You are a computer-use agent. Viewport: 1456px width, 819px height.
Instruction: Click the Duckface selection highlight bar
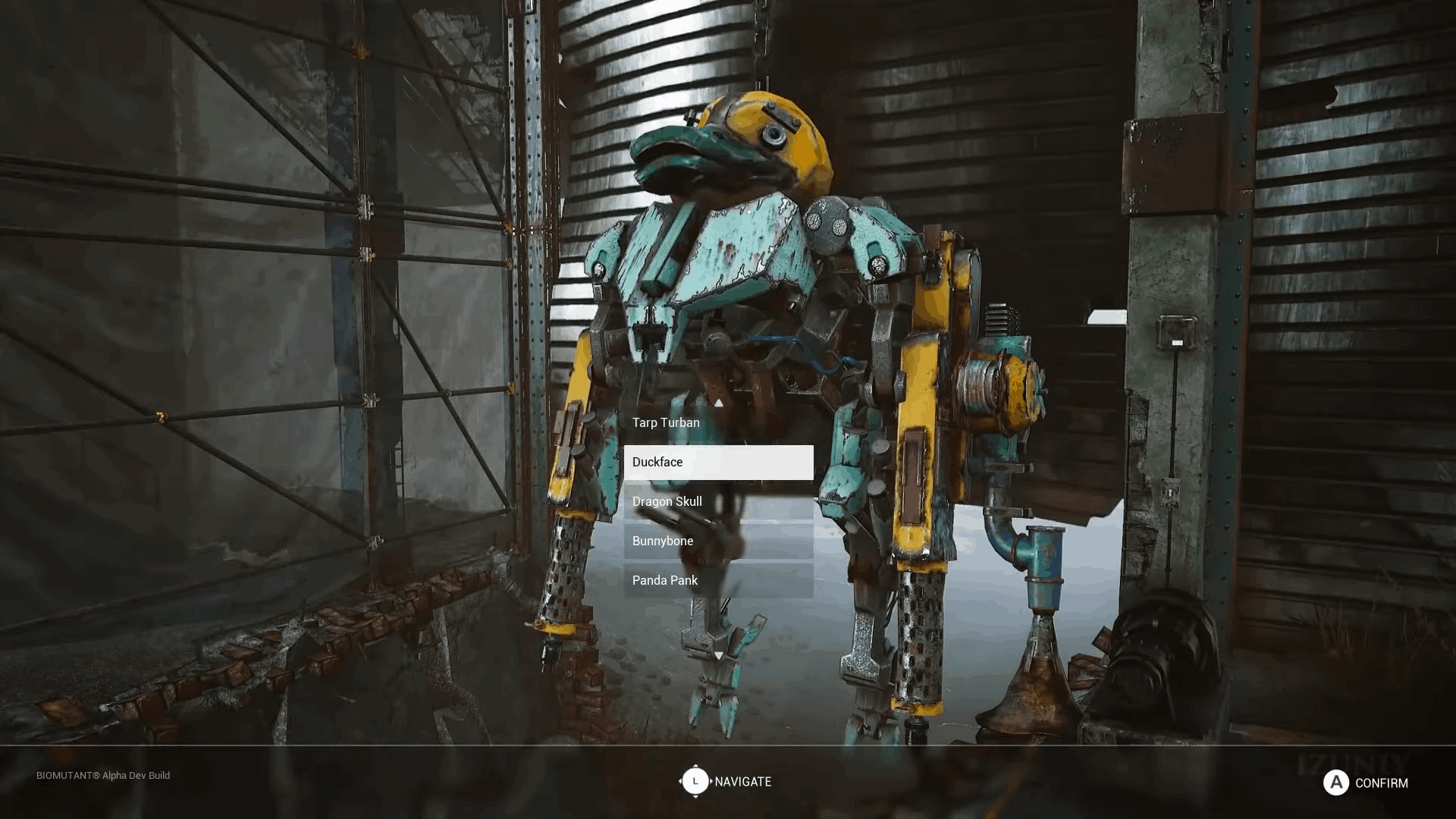point(718,462)
